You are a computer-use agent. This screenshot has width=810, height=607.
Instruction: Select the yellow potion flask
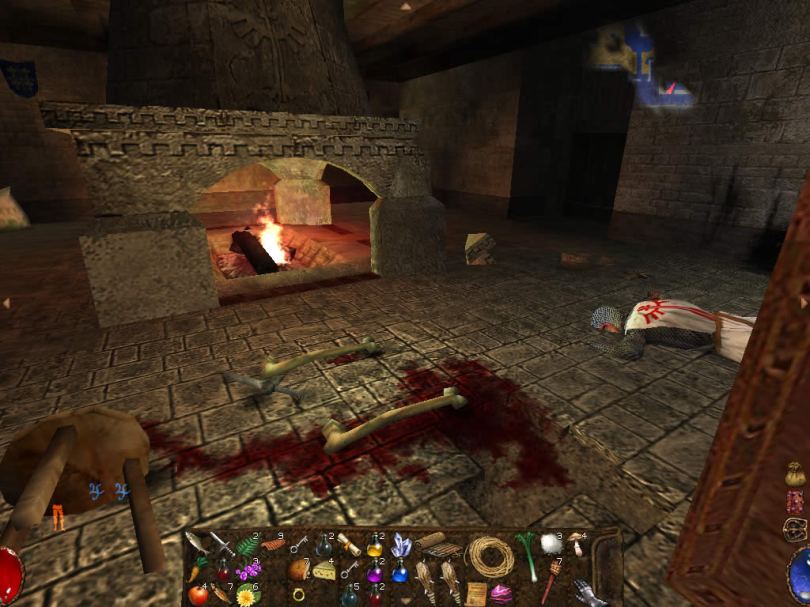click(x=374, y=546)
